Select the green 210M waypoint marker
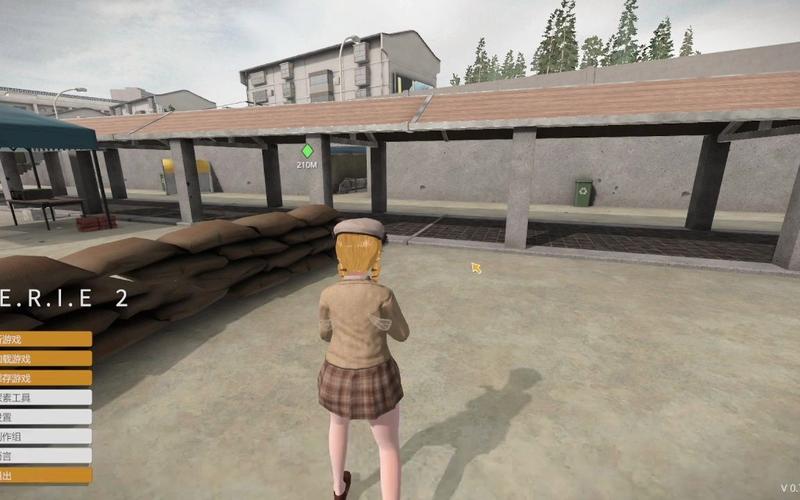This screenshot has width=800, height=500. tap(307, 151)
